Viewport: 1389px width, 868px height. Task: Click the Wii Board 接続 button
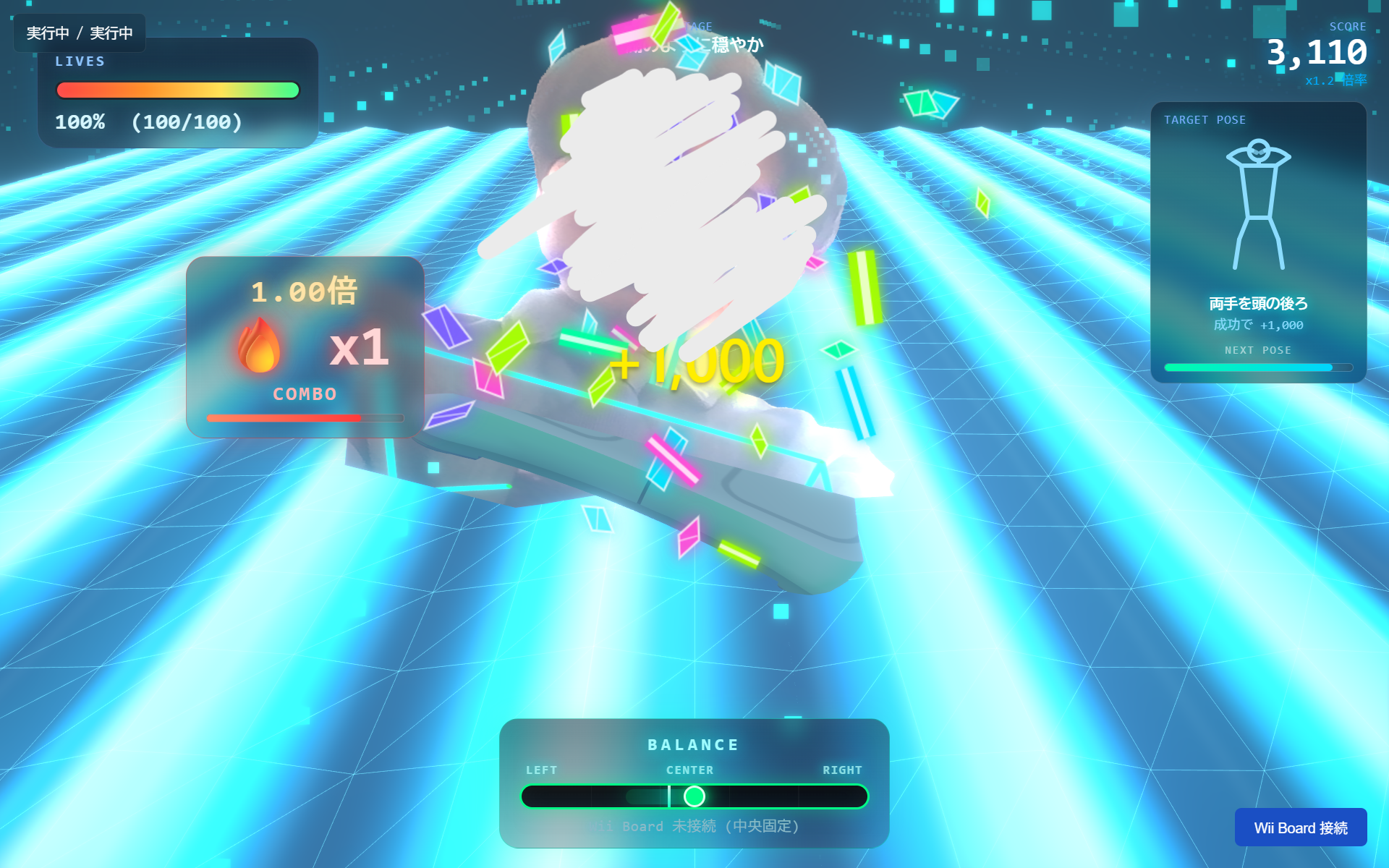pyautogui.click(x=1300, y=827)
